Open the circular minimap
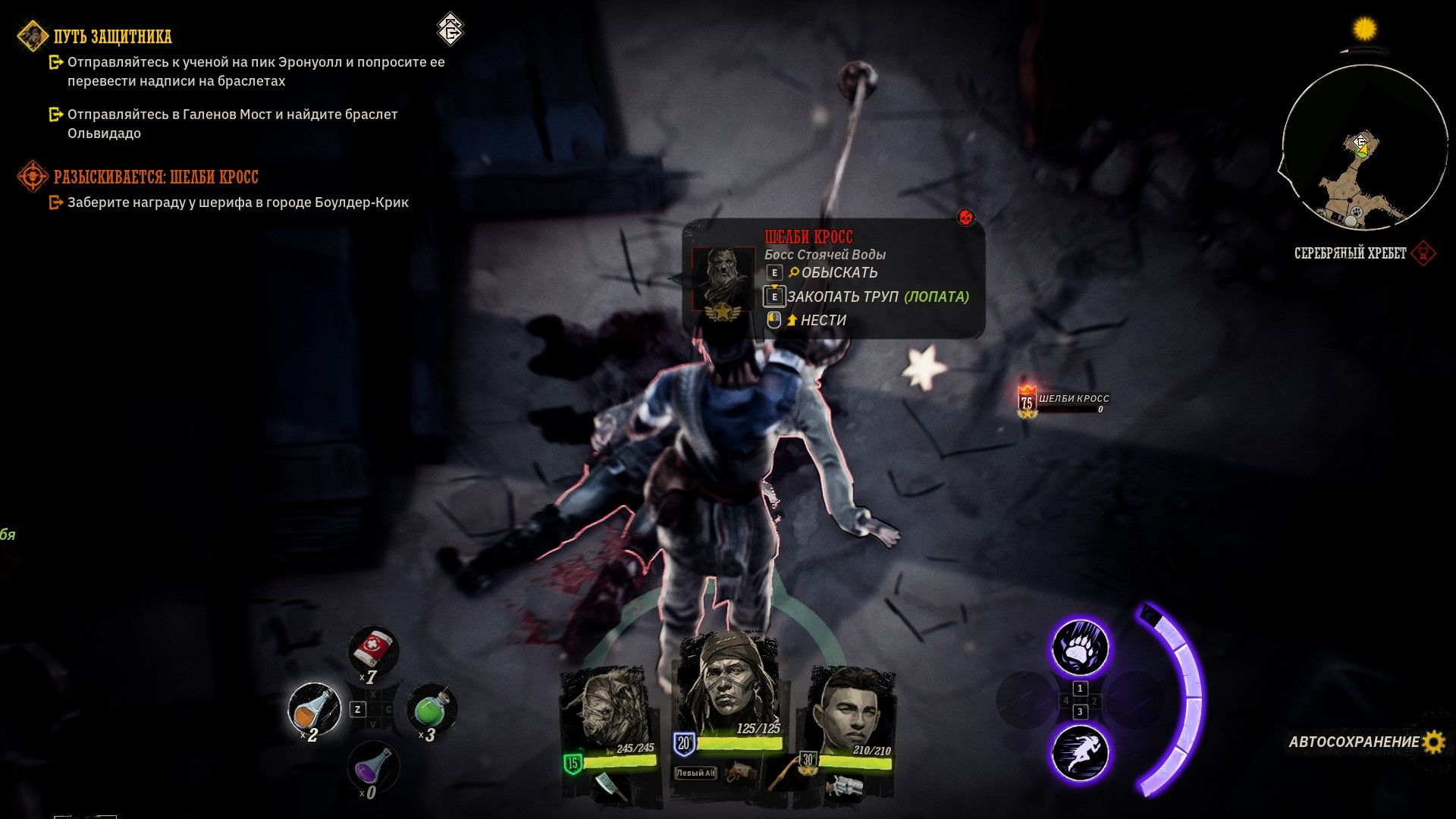Viewport: 1456px width, 819px height. click(1363, 149)
